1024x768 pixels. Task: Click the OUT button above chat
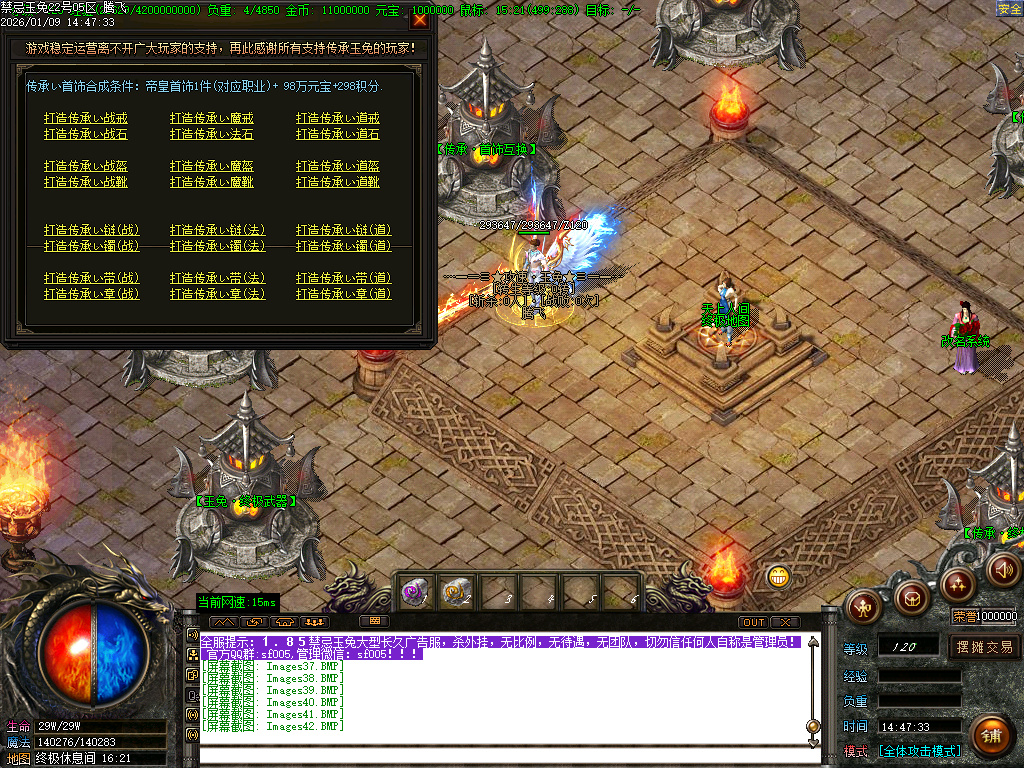[x=753, y=622]
